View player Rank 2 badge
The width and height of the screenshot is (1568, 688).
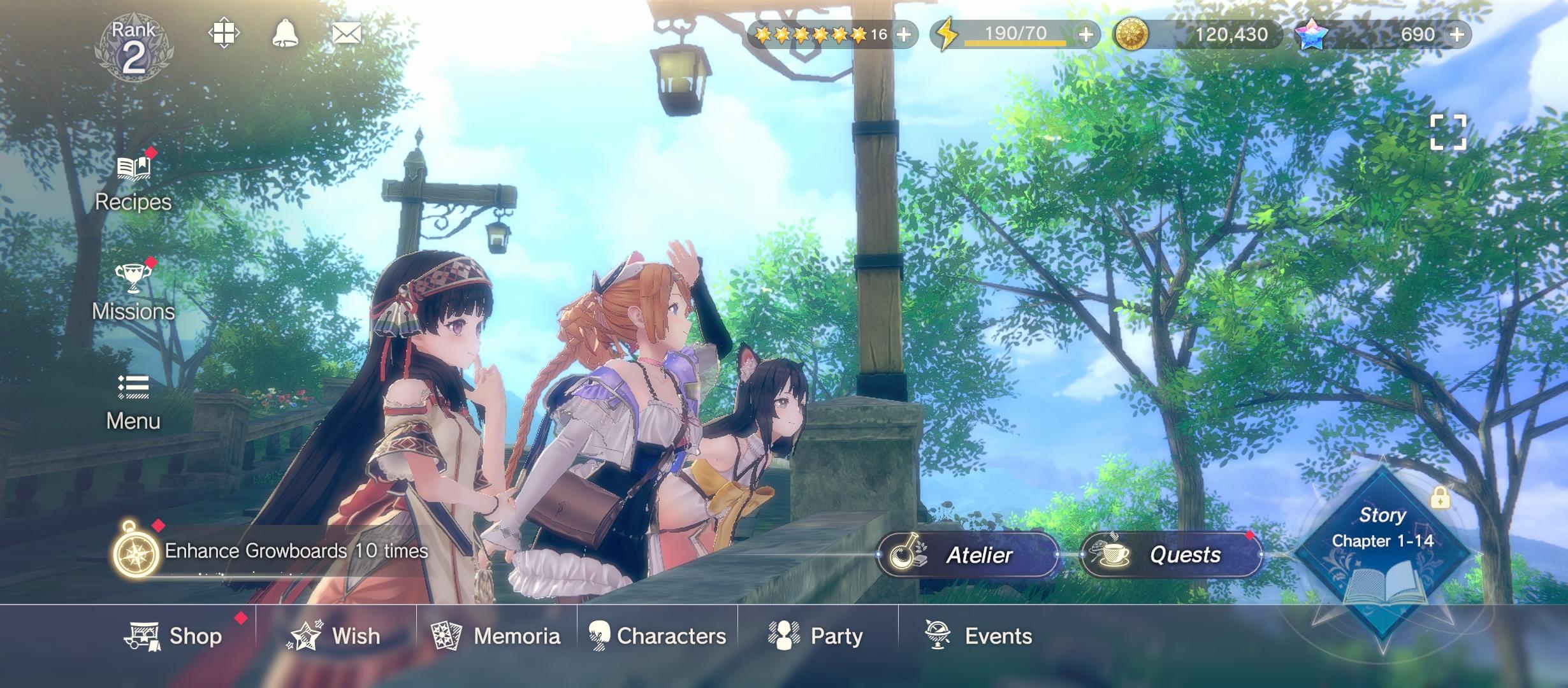coord(133,50)
